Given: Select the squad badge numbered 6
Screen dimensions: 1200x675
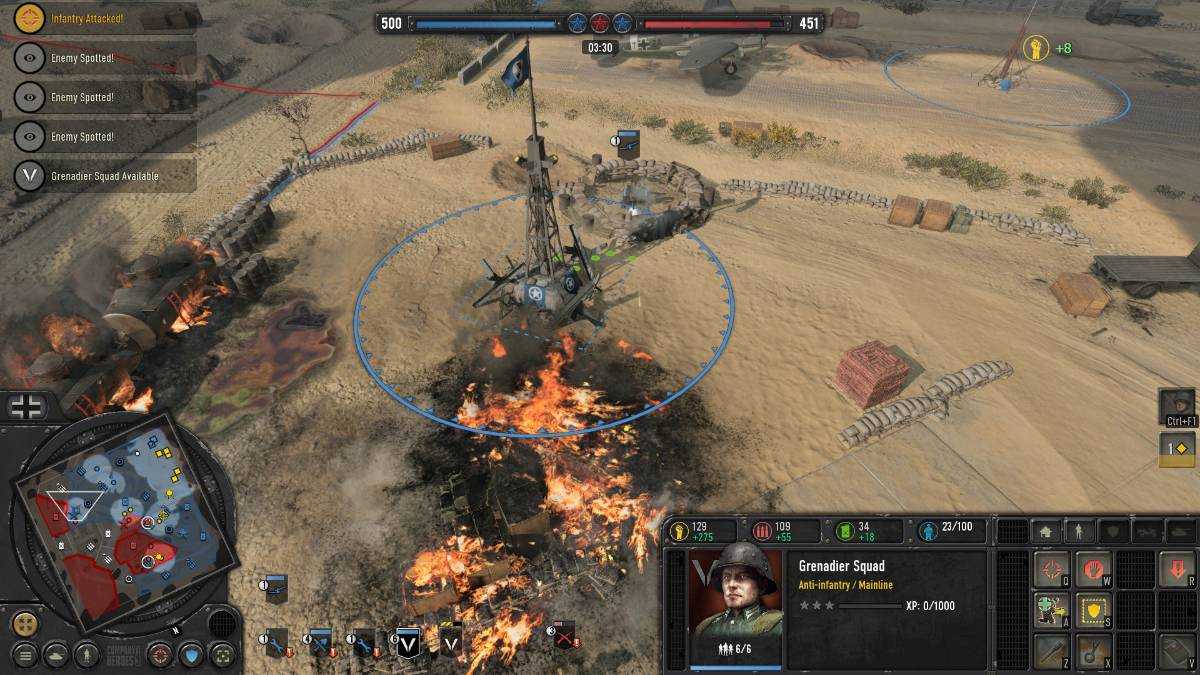Looking at the screenshot, I should tap(407, 645).
